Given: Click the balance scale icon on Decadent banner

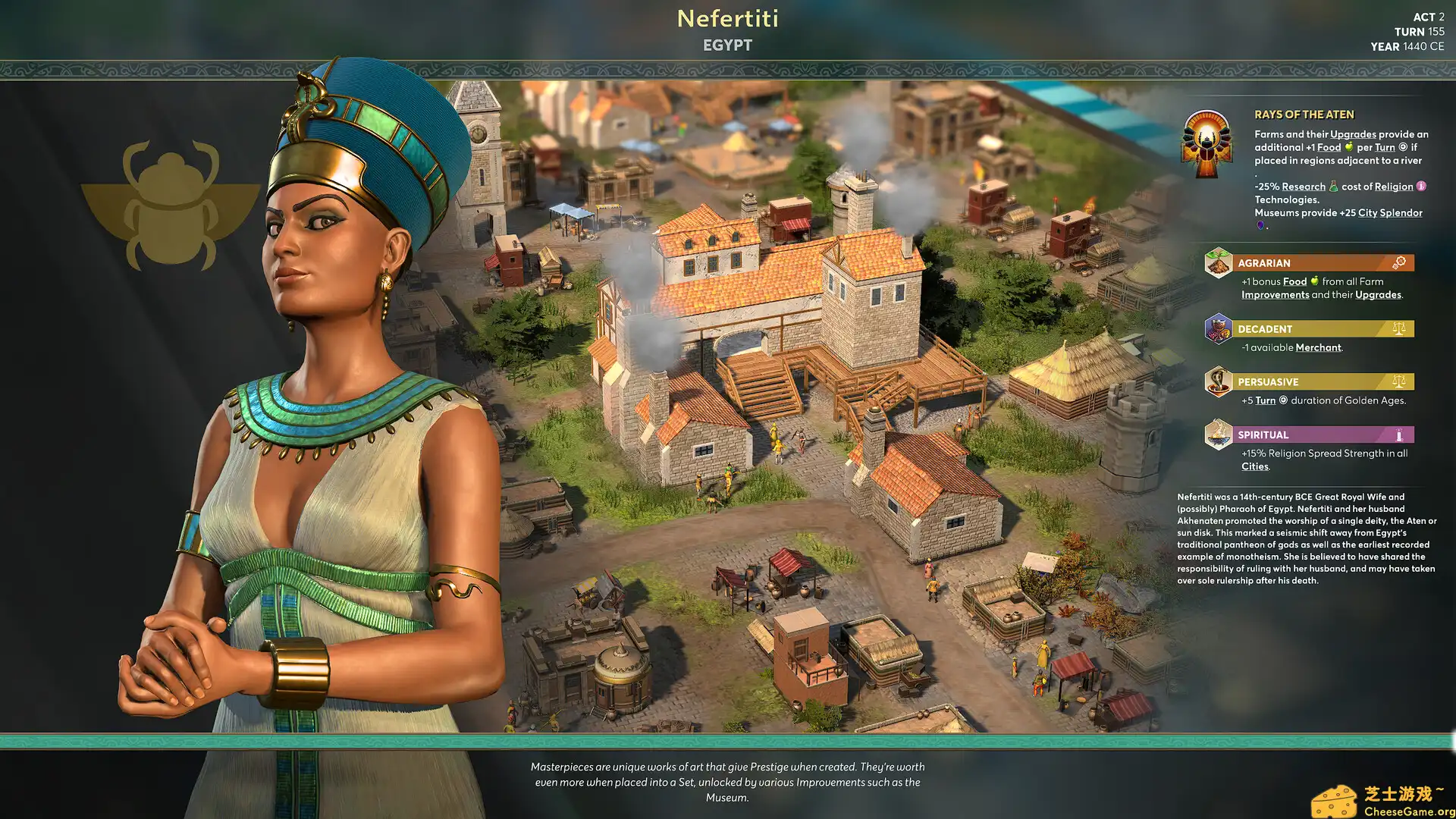Looking at the screenshot, I should tap(1398, 328).
